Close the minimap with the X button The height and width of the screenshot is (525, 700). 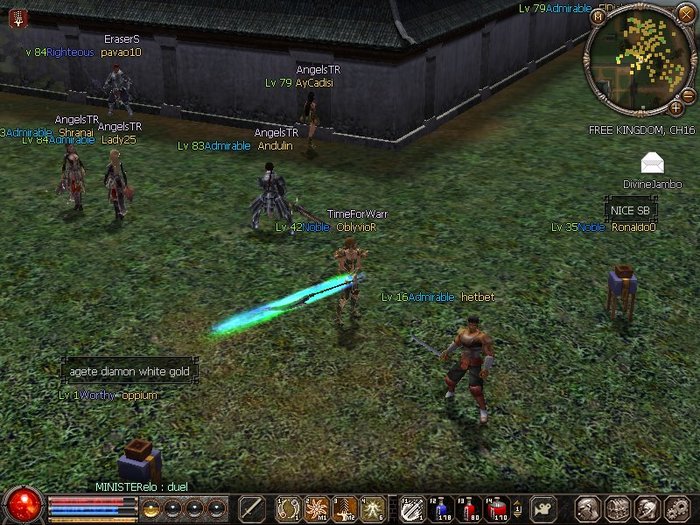pyautogui.click(x=685, y=13)
